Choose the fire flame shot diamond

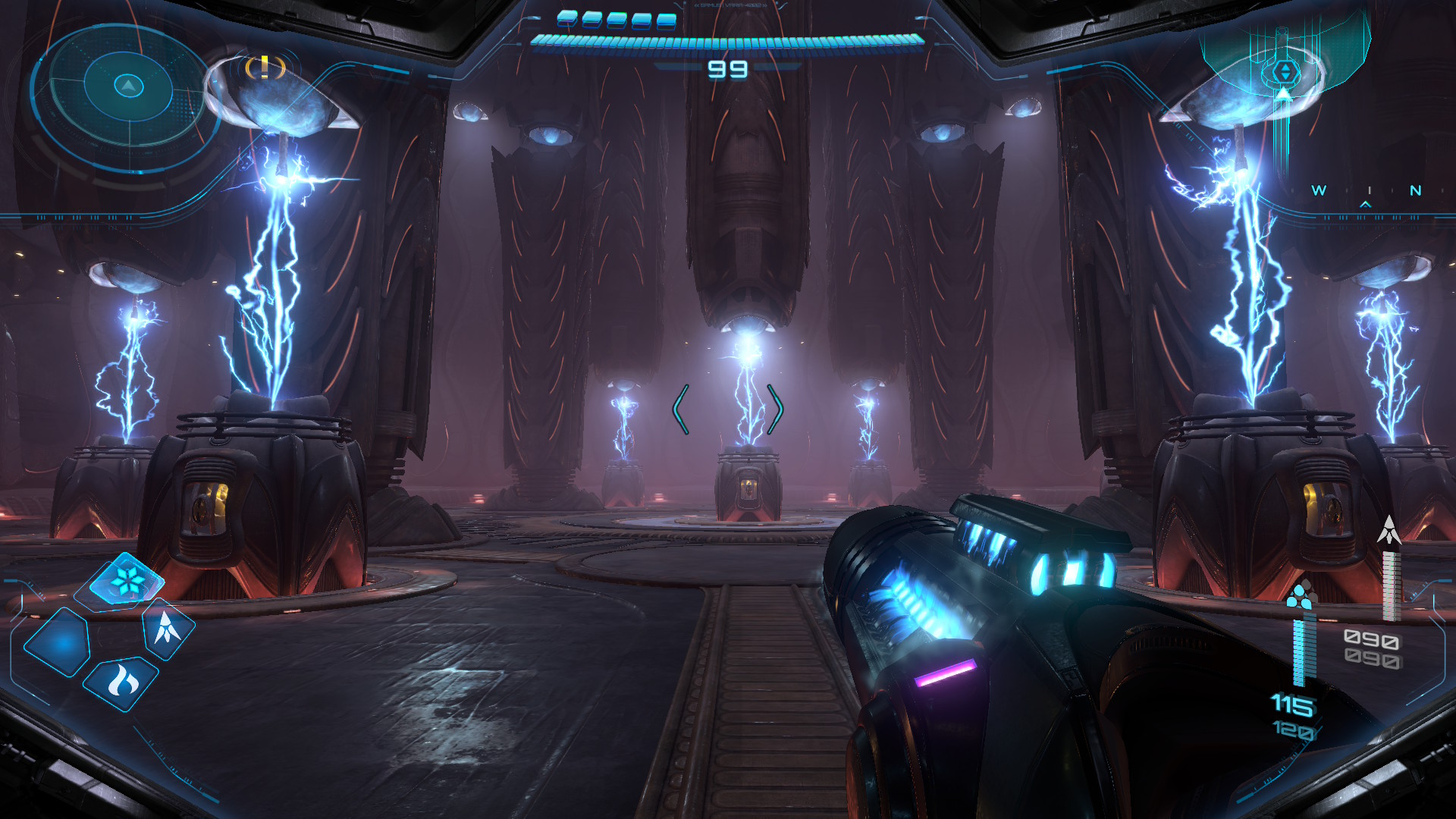(121, 682)
